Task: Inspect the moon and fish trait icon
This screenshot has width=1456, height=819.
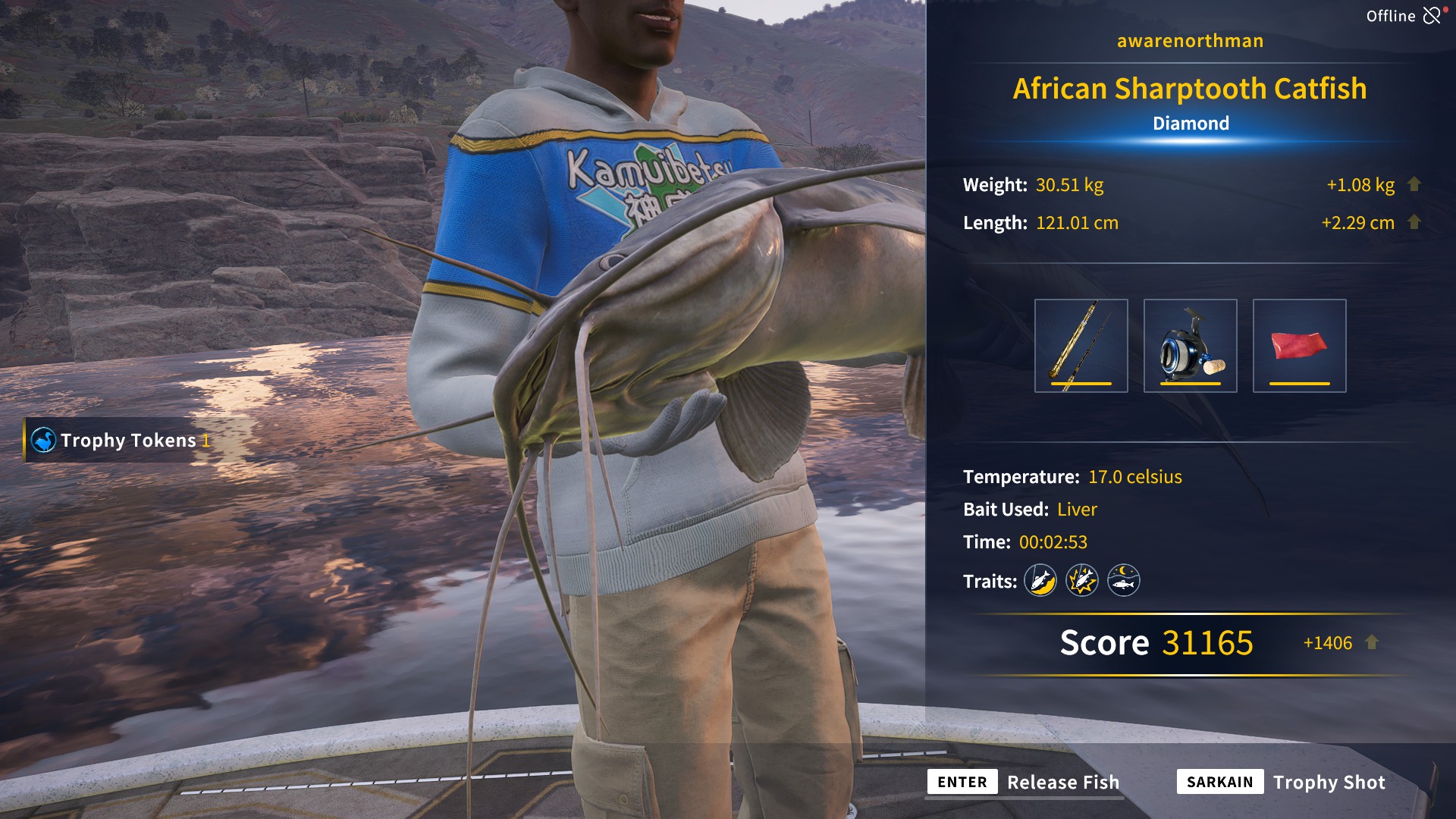Action: coord(1124,581)
